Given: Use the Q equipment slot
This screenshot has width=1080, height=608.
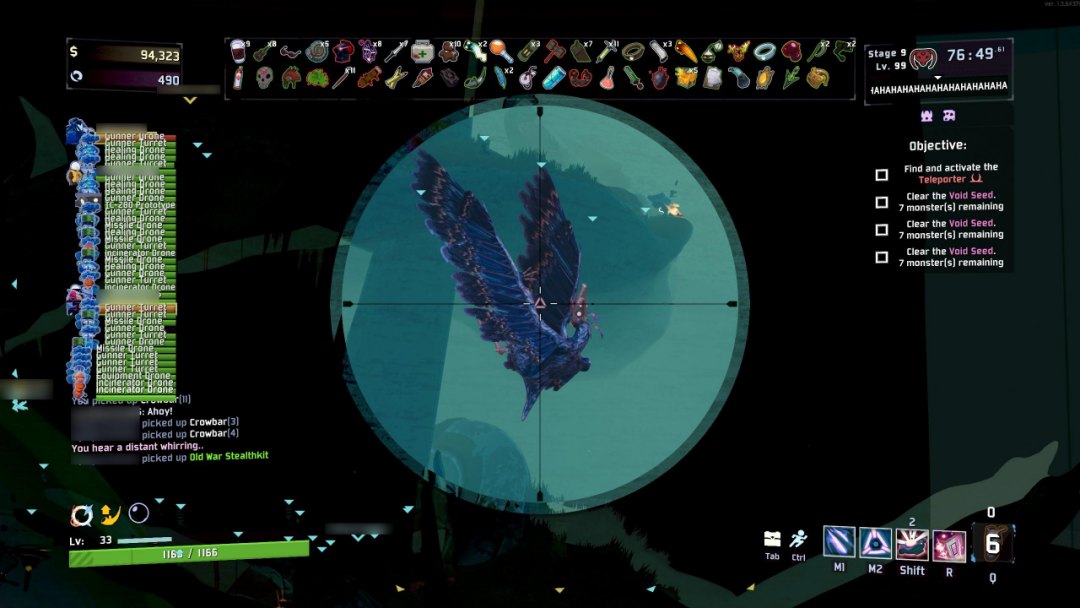Looking at the screenshot, I should (x=992, y=543).
